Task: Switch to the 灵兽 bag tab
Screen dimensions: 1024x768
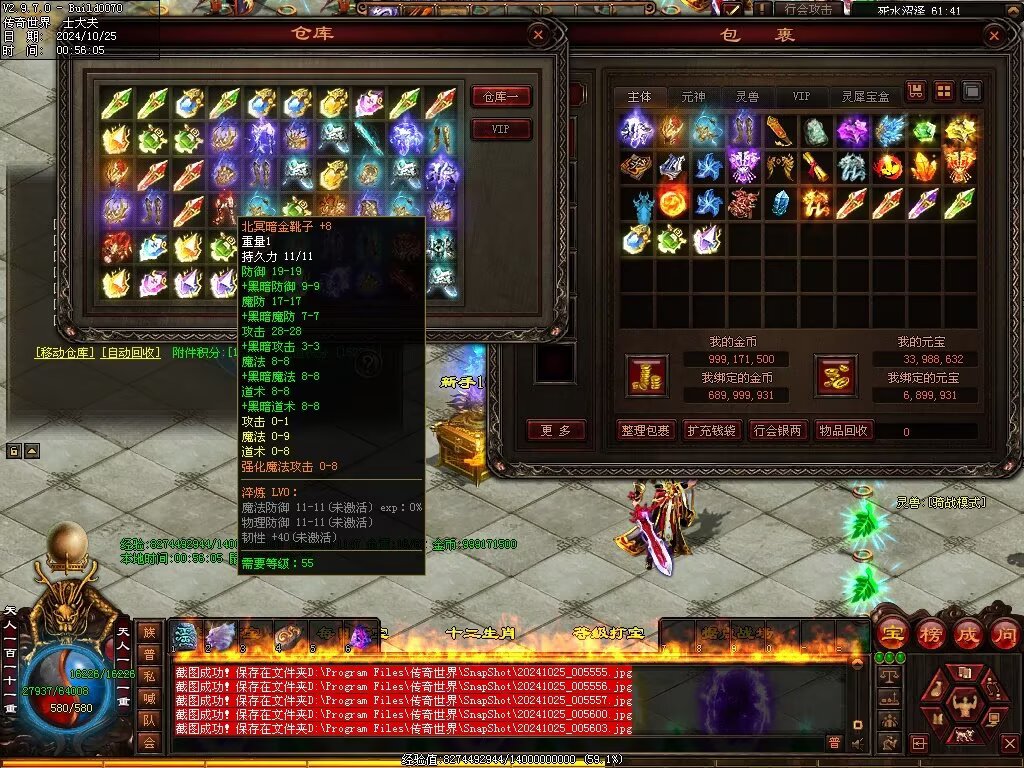Action: point(747,96)
